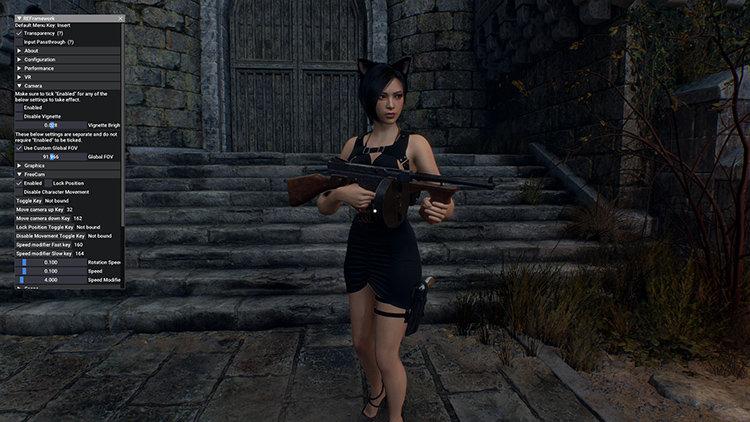Click the Vignette Brightness slider

[x=50, y=125]
